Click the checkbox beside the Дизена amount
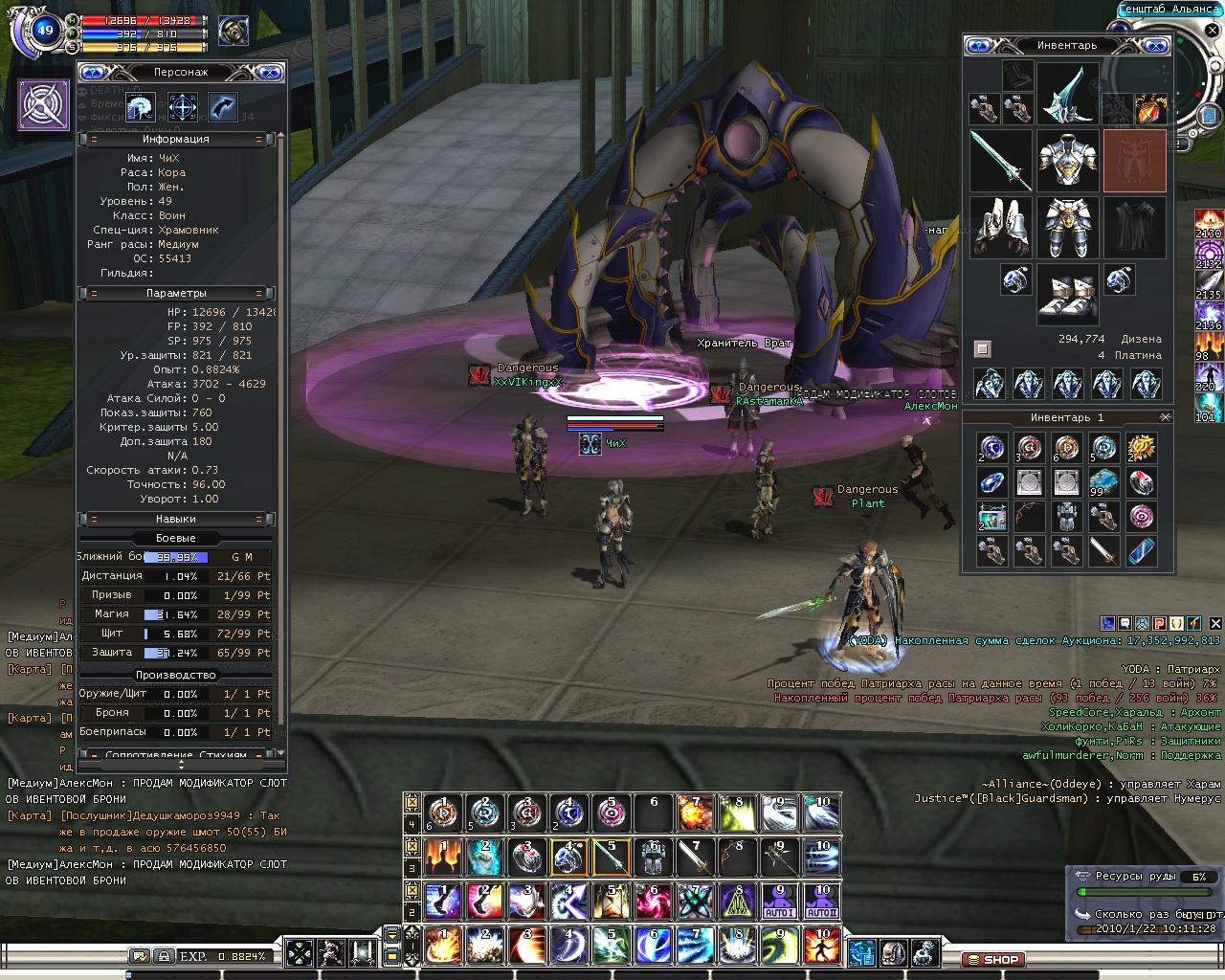1225x980 pixels. click(x=982, y=348)
